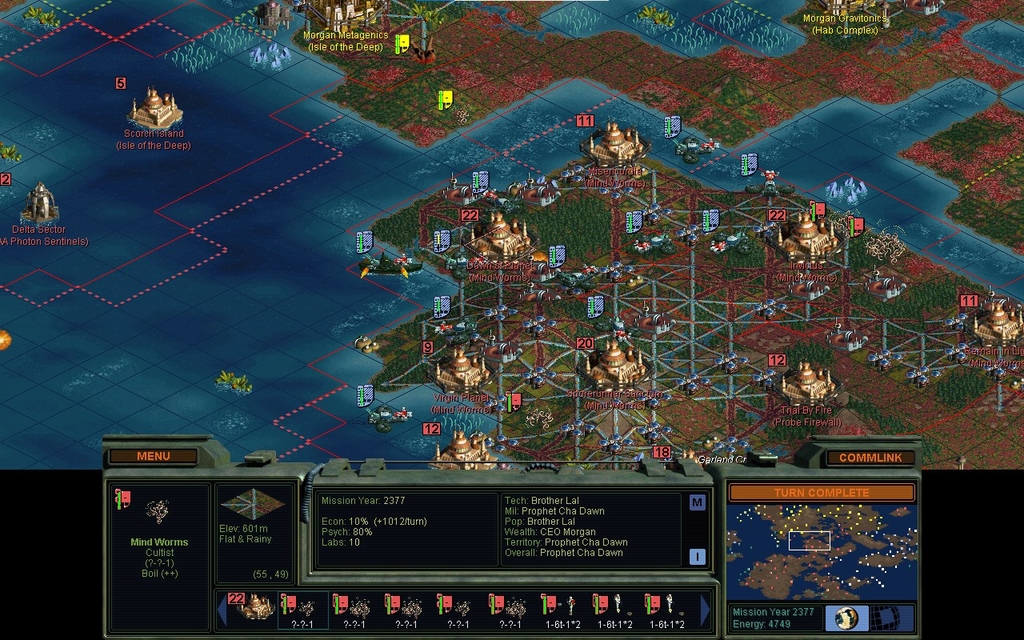Select the last 1-6t-1*2 unit in stack
The height and width of the screenshot is (640, 1024).
pos(666,606)
